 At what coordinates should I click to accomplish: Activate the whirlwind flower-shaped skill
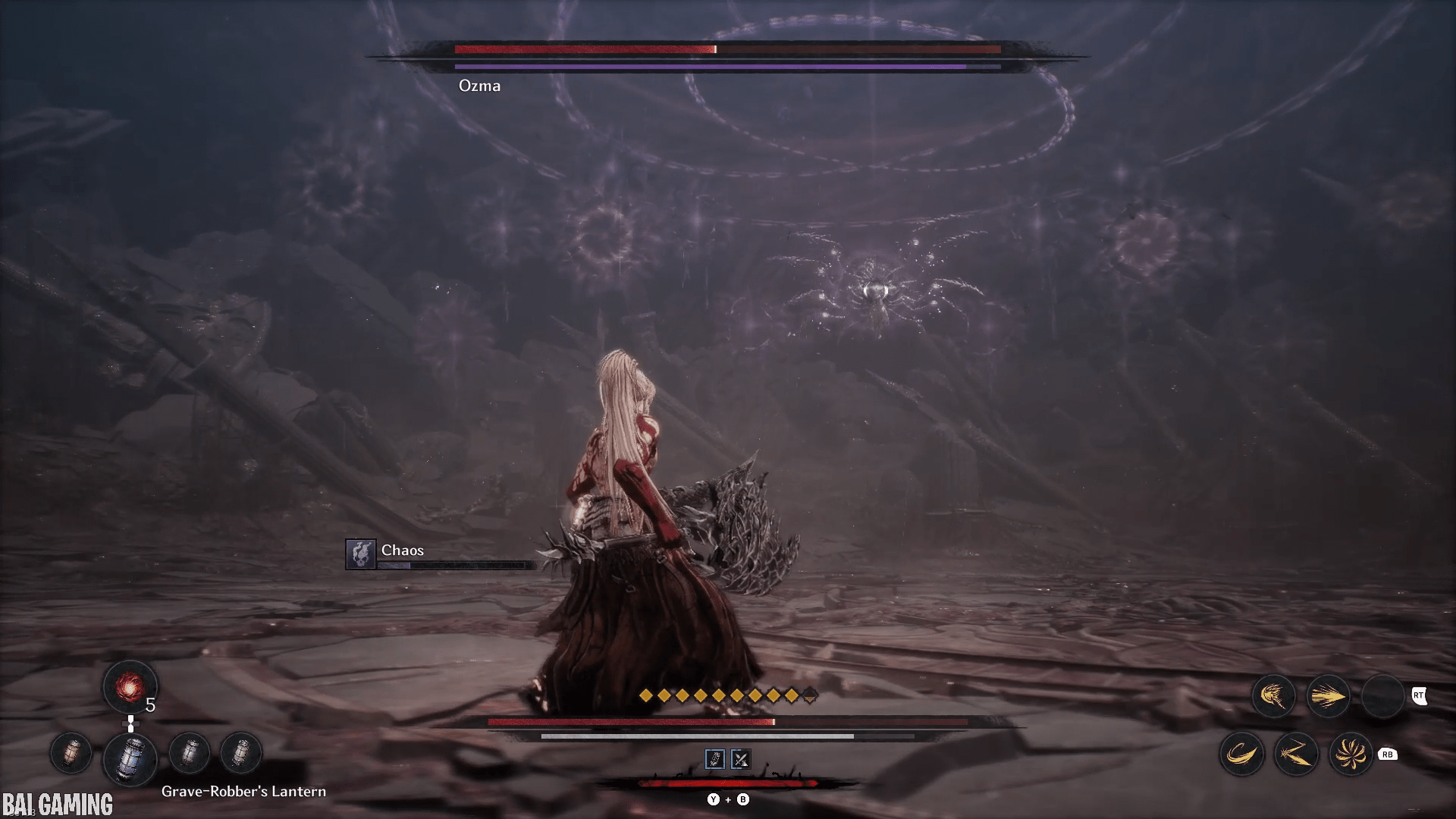(x=1351, y=754)
